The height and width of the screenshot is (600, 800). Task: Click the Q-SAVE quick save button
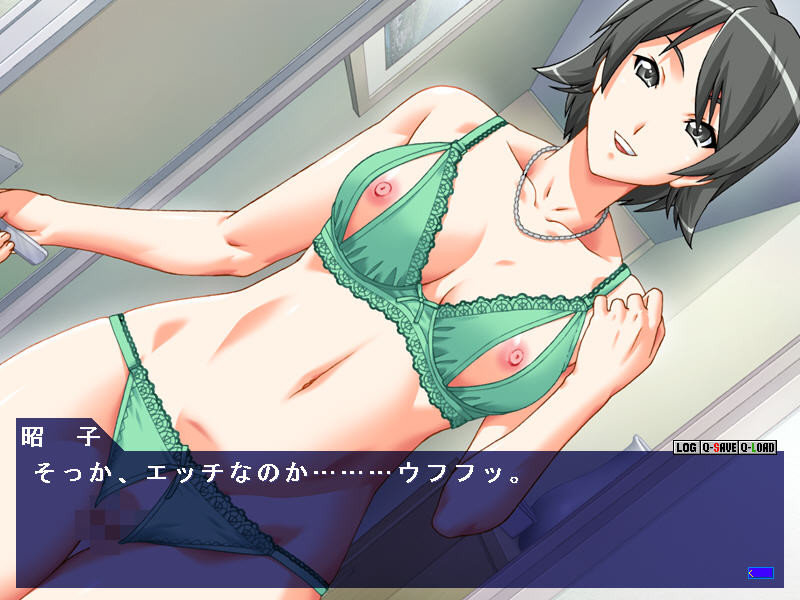[718, 448]
